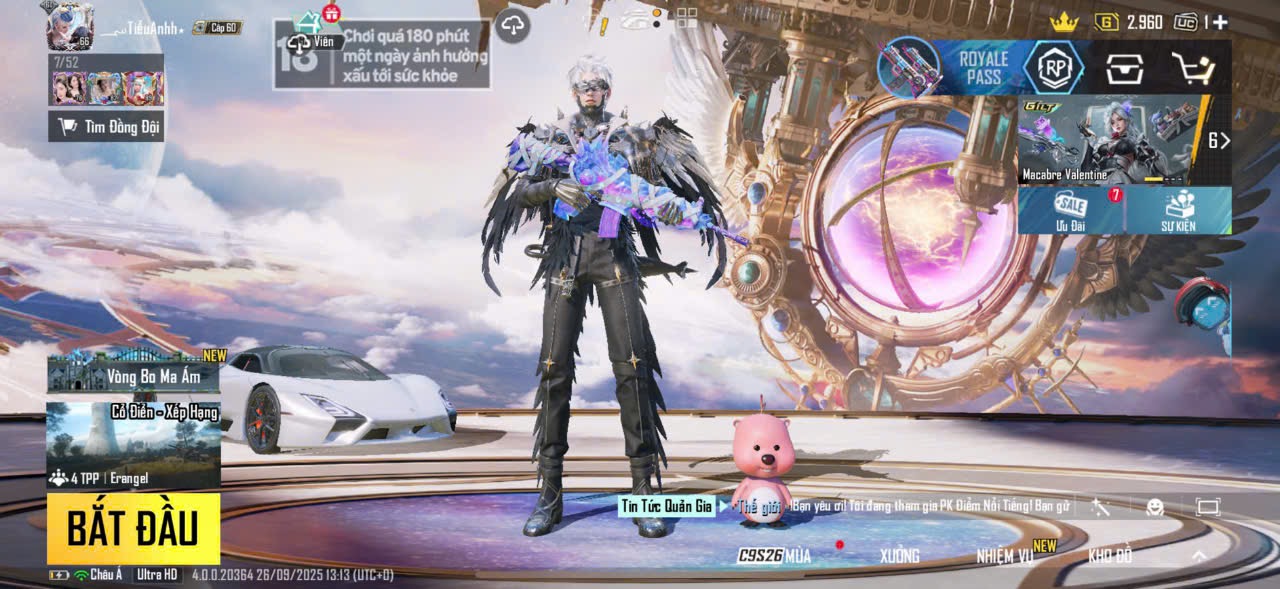Open the supply crate icon
This screenshot has height=589, width=1280.
point(1124,68)
